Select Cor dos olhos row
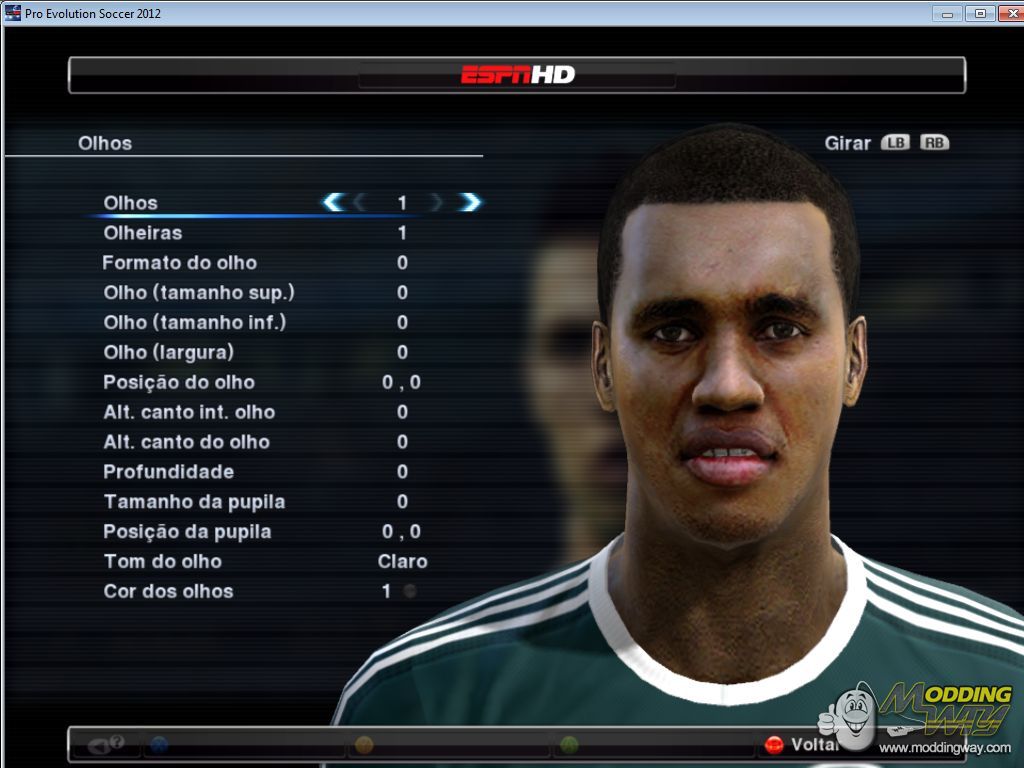 [x=168, y=592]
